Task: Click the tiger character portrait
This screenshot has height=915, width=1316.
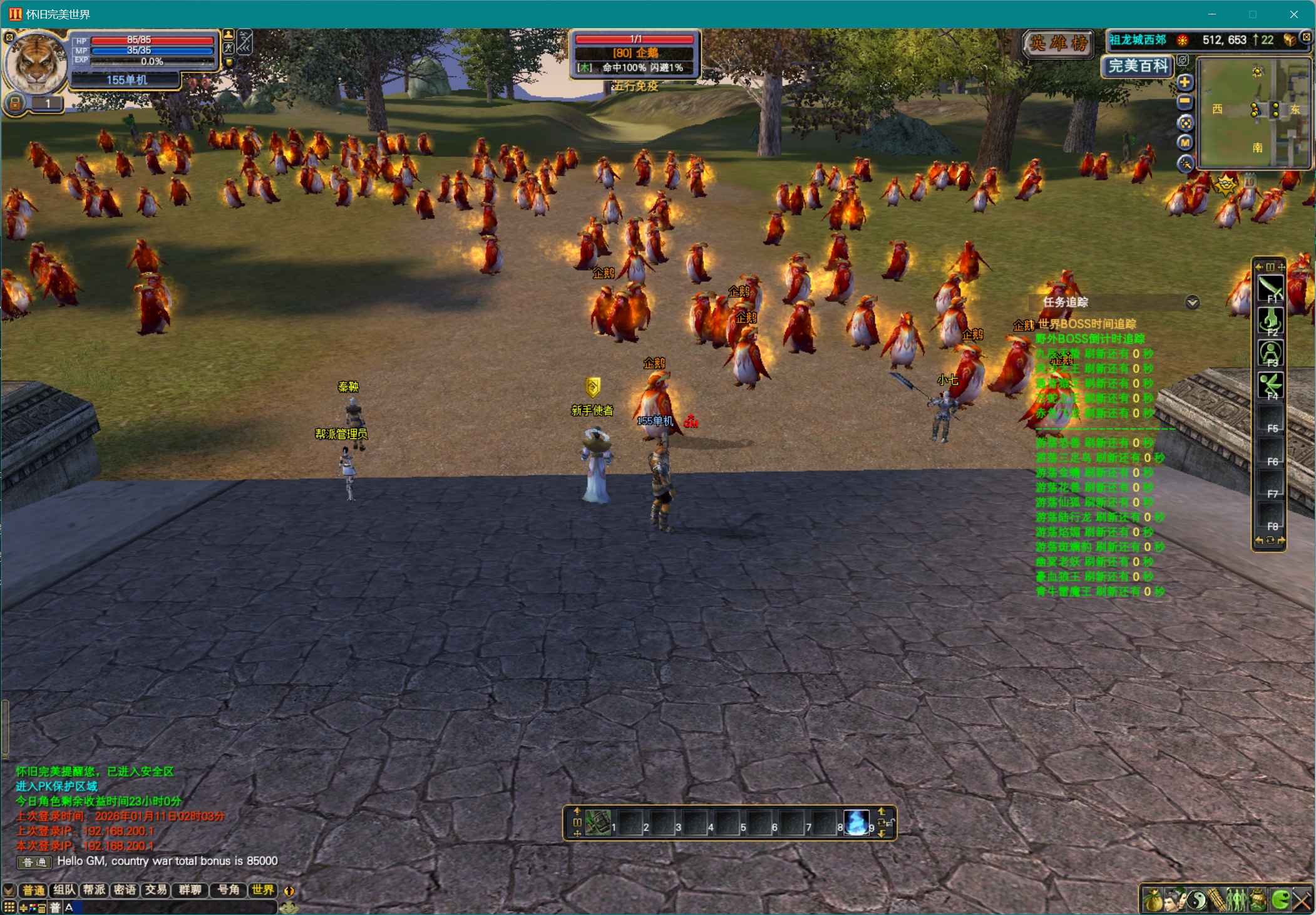Action: [36, 63]
